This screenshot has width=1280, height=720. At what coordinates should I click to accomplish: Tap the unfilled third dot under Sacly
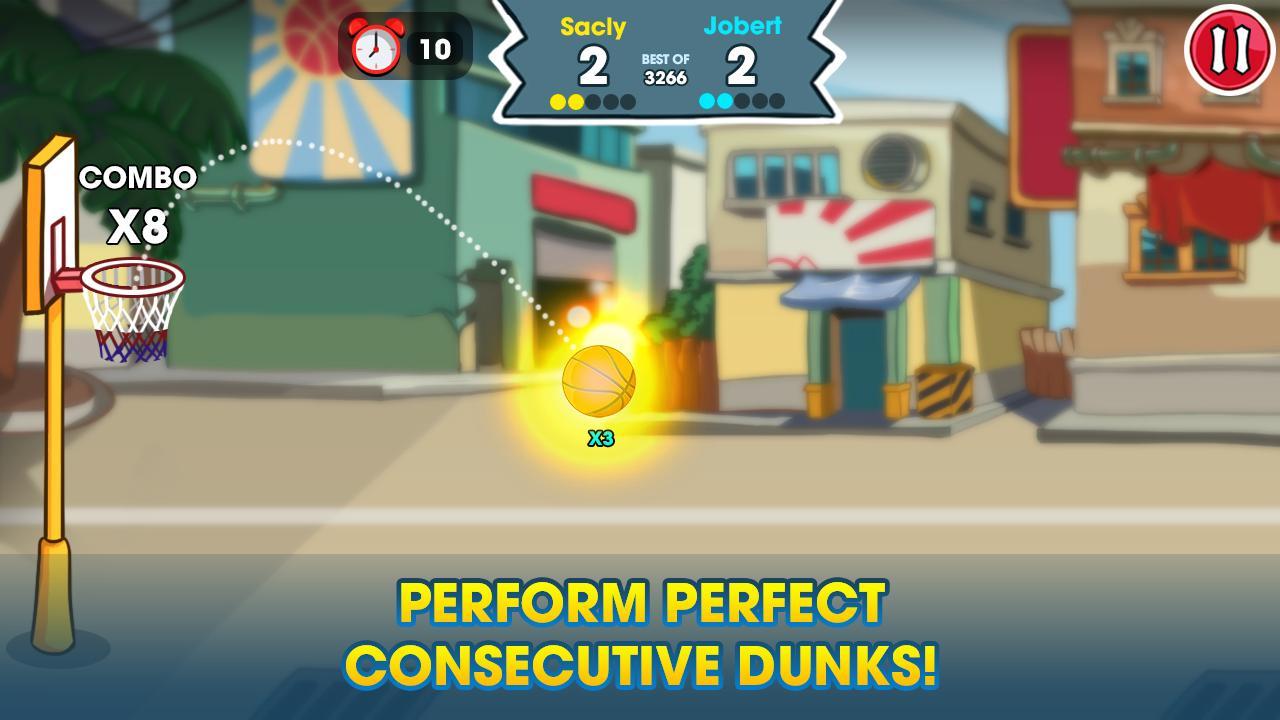coord(594,101)
